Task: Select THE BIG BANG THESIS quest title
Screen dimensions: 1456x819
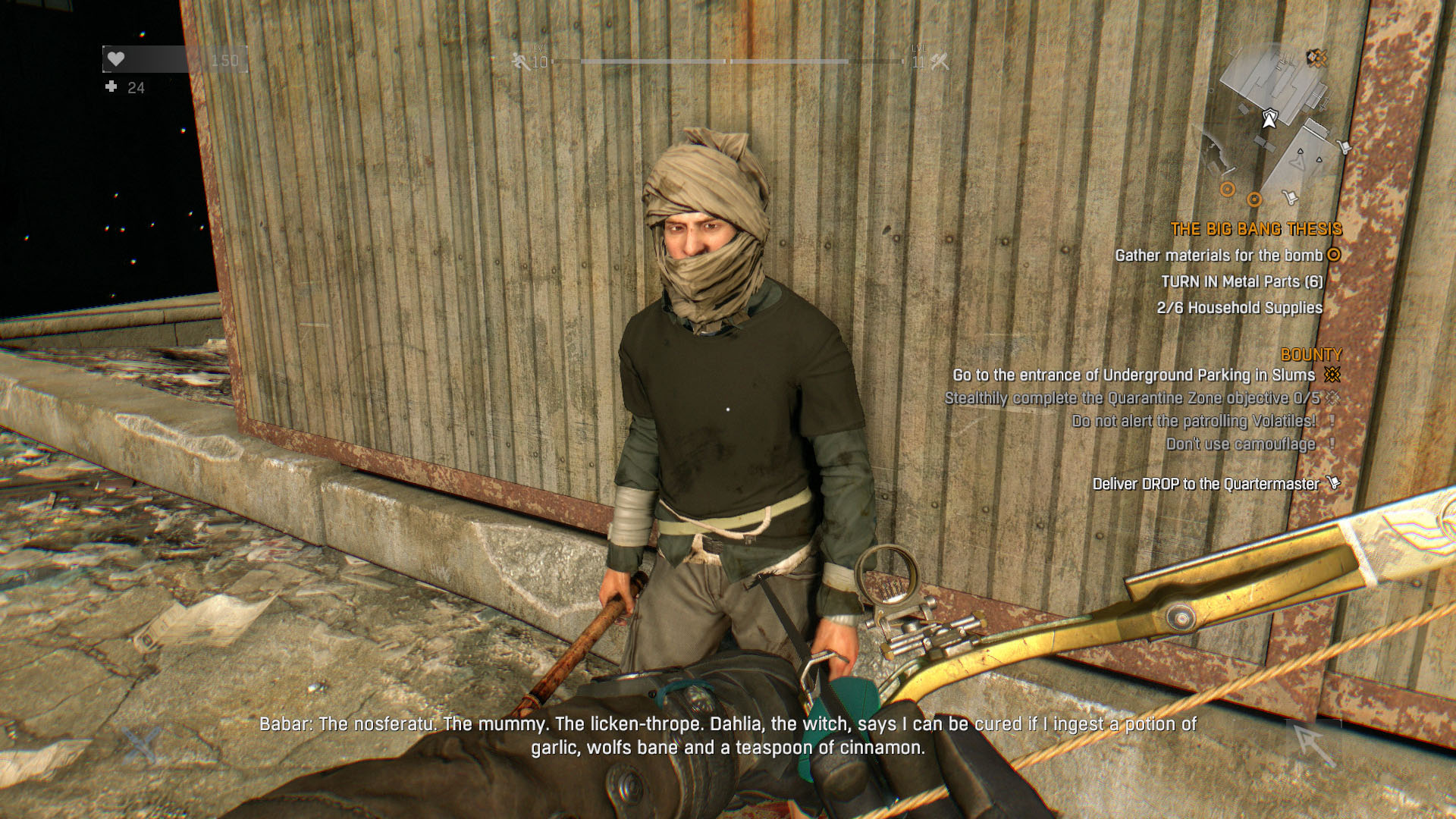Action: click(x=1256, y=229)
